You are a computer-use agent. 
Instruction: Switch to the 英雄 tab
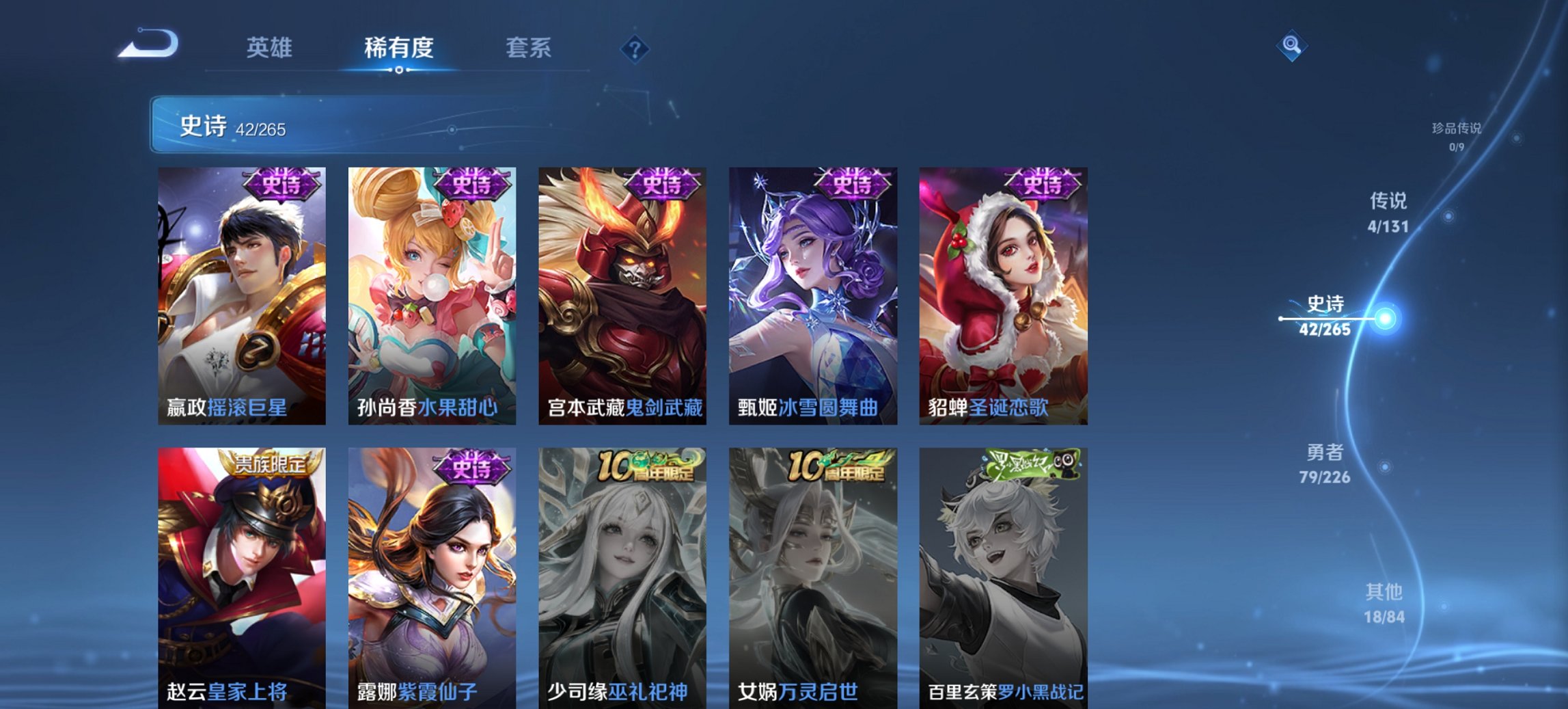click(272, 48)
